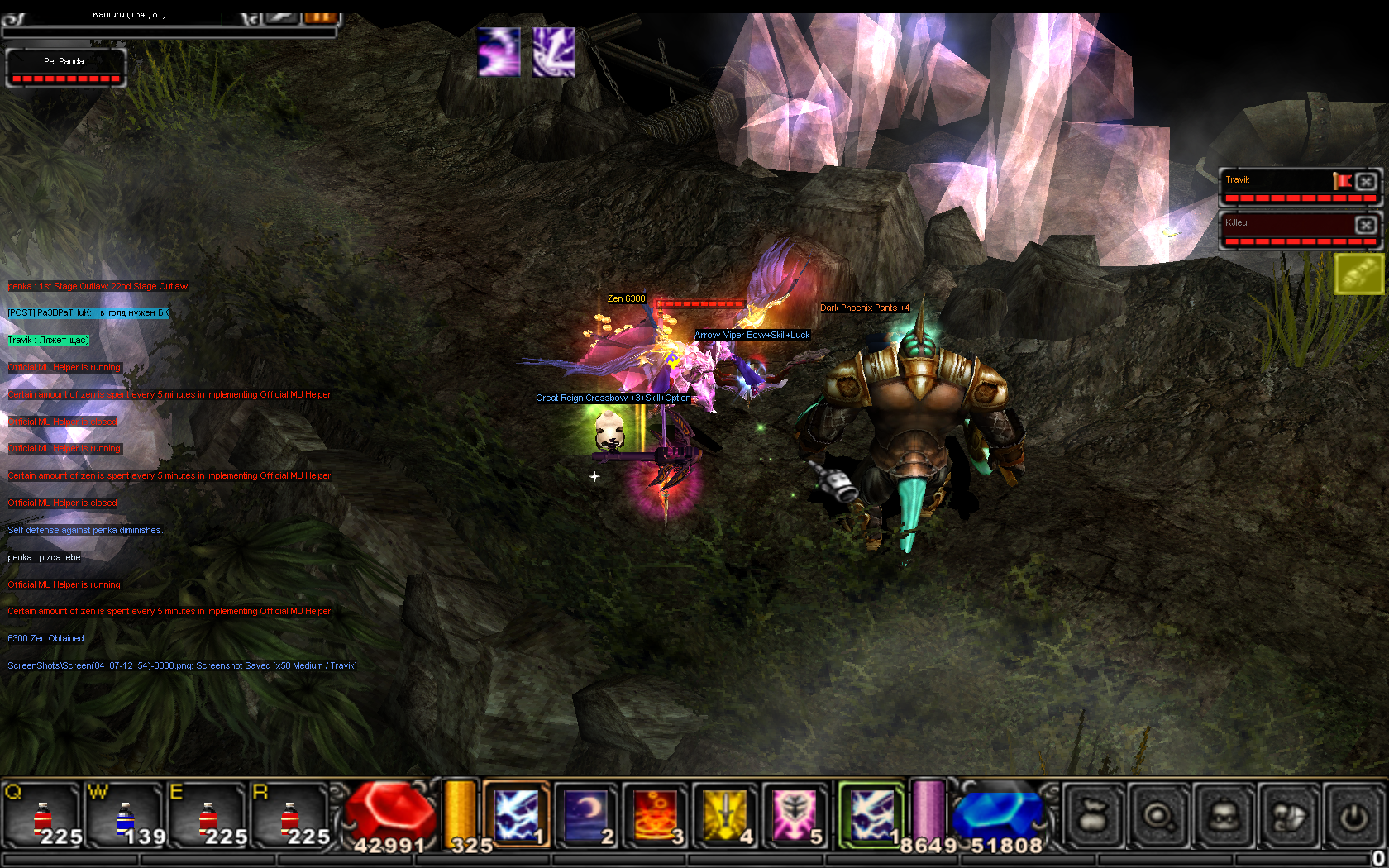Open the money bag menu button

1092,817
